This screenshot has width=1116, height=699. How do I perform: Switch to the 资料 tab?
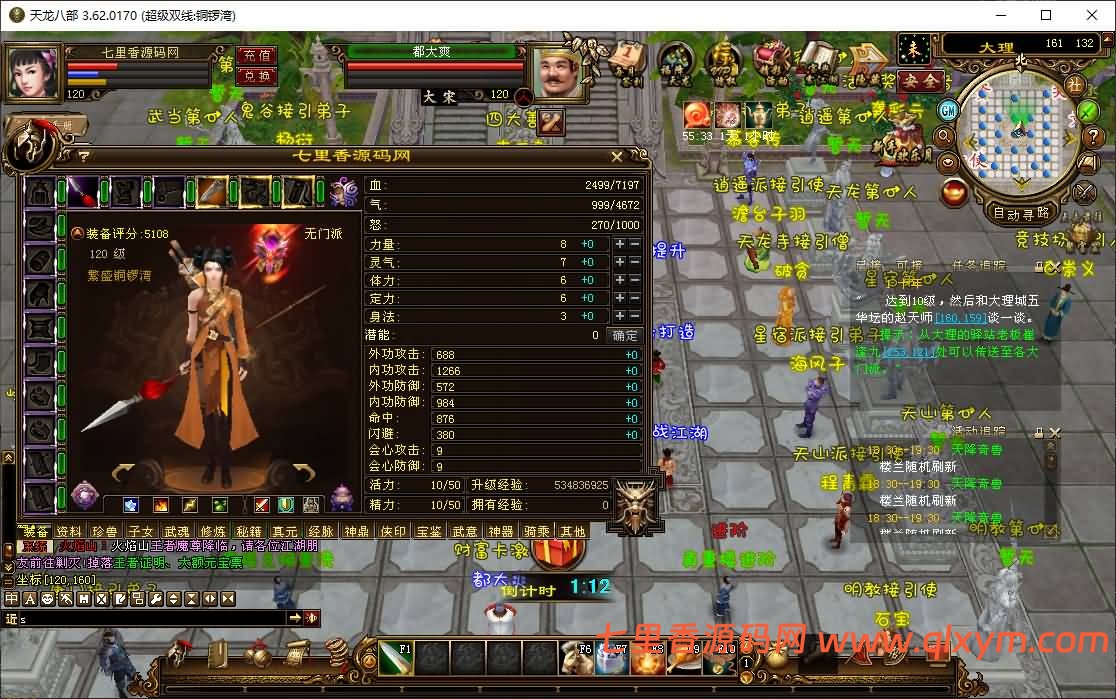point(69,532)
